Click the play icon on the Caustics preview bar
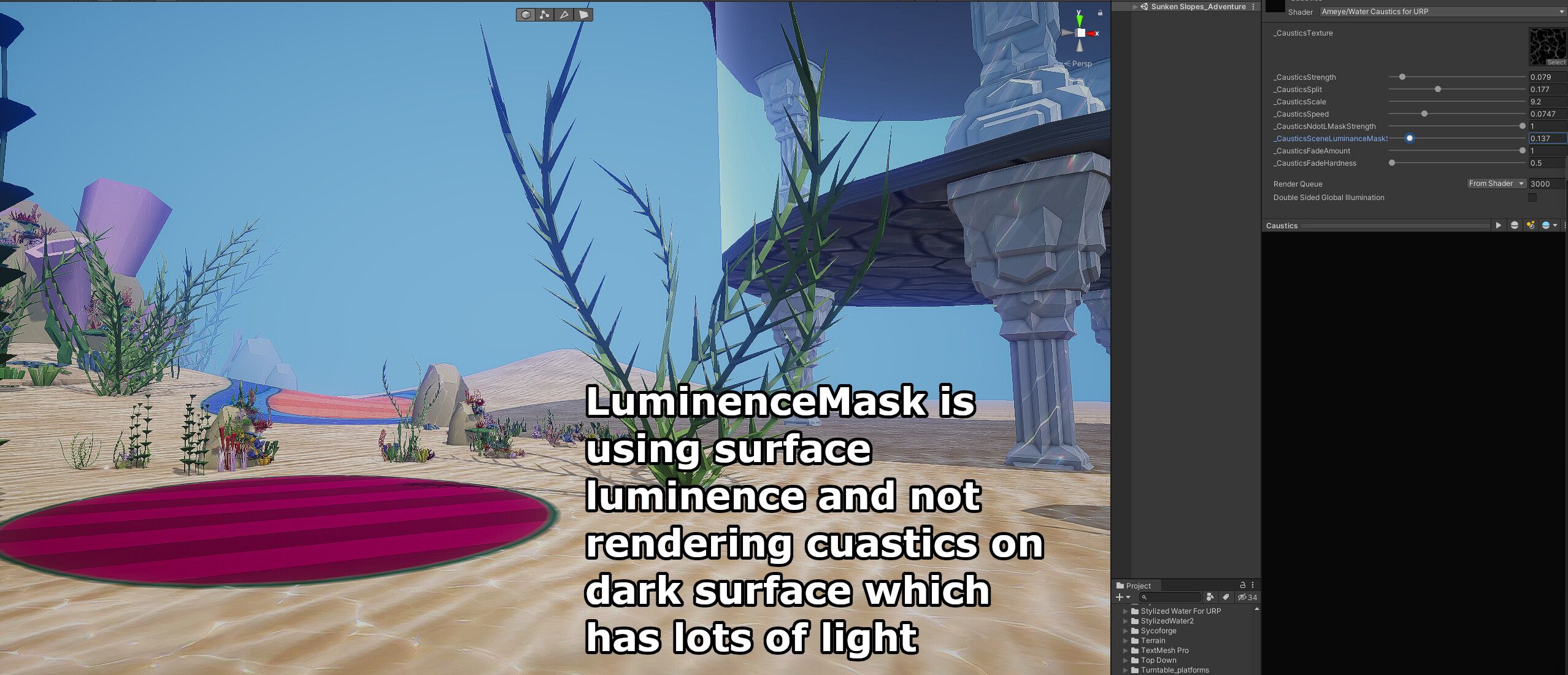This screenshot has height=675, width=1568. (x=1499, y=225)
